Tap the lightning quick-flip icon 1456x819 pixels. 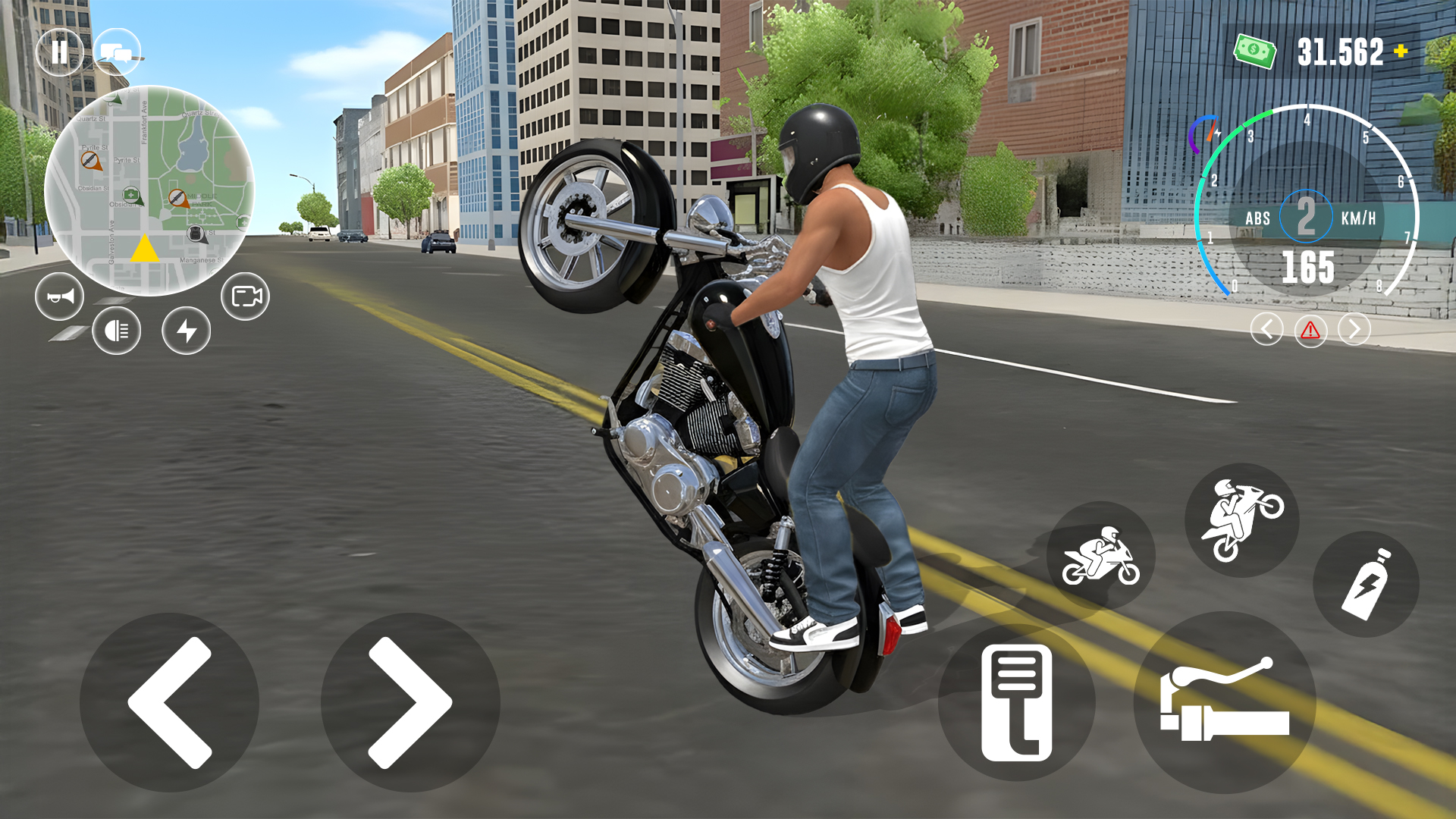coord(186,331)
